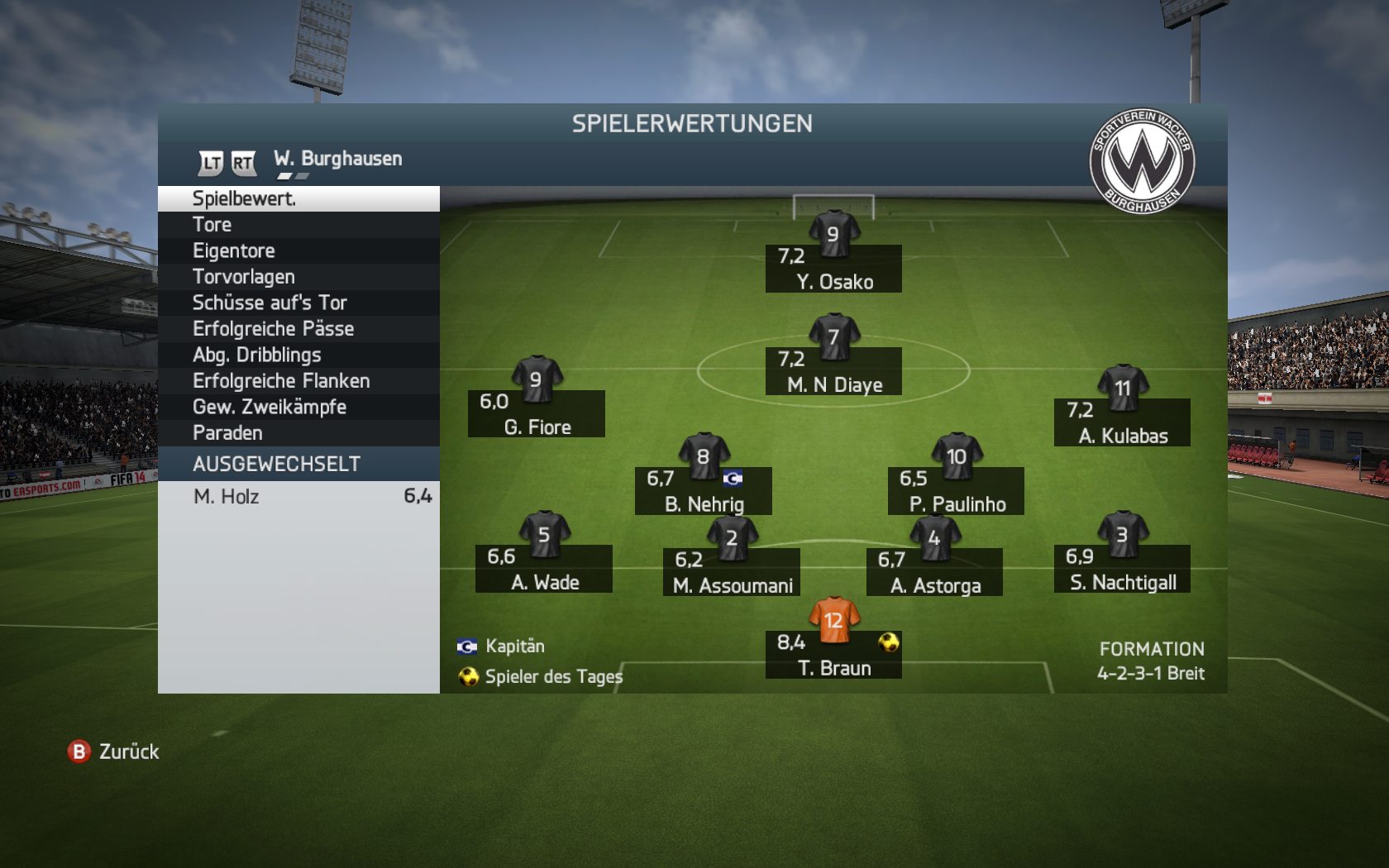Show Erfolgreiche Pässe ratings

coord(298,329)
